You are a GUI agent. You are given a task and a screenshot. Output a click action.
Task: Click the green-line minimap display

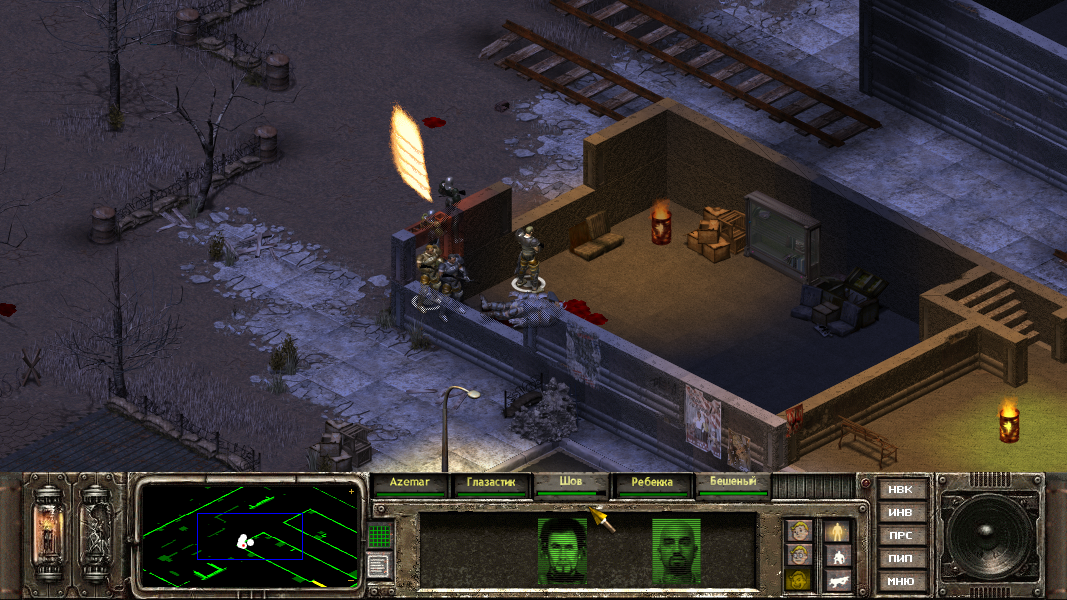click(x=248, y=534)
